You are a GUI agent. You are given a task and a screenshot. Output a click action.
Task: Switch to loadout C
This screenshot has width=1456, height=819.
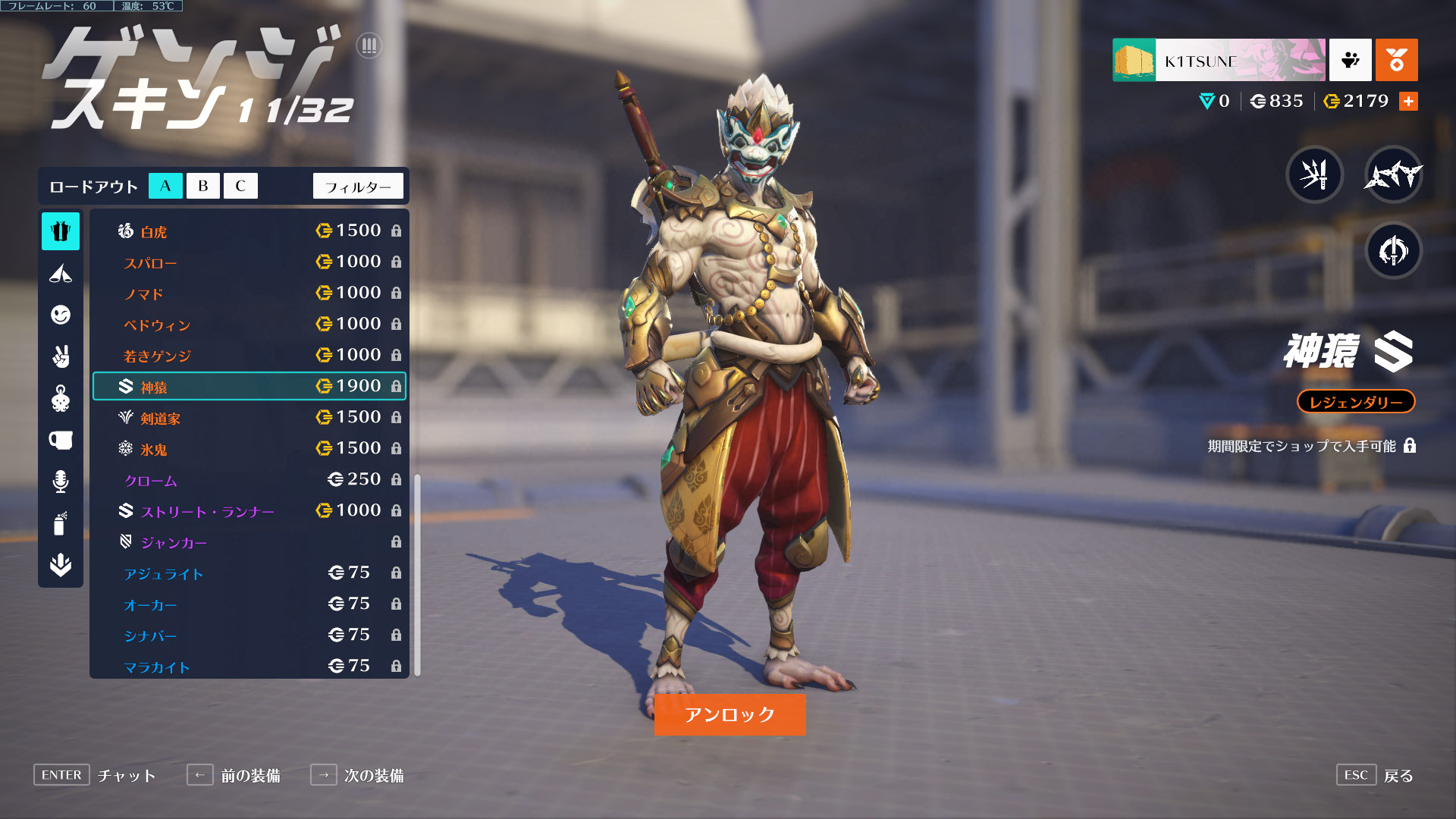240,186
